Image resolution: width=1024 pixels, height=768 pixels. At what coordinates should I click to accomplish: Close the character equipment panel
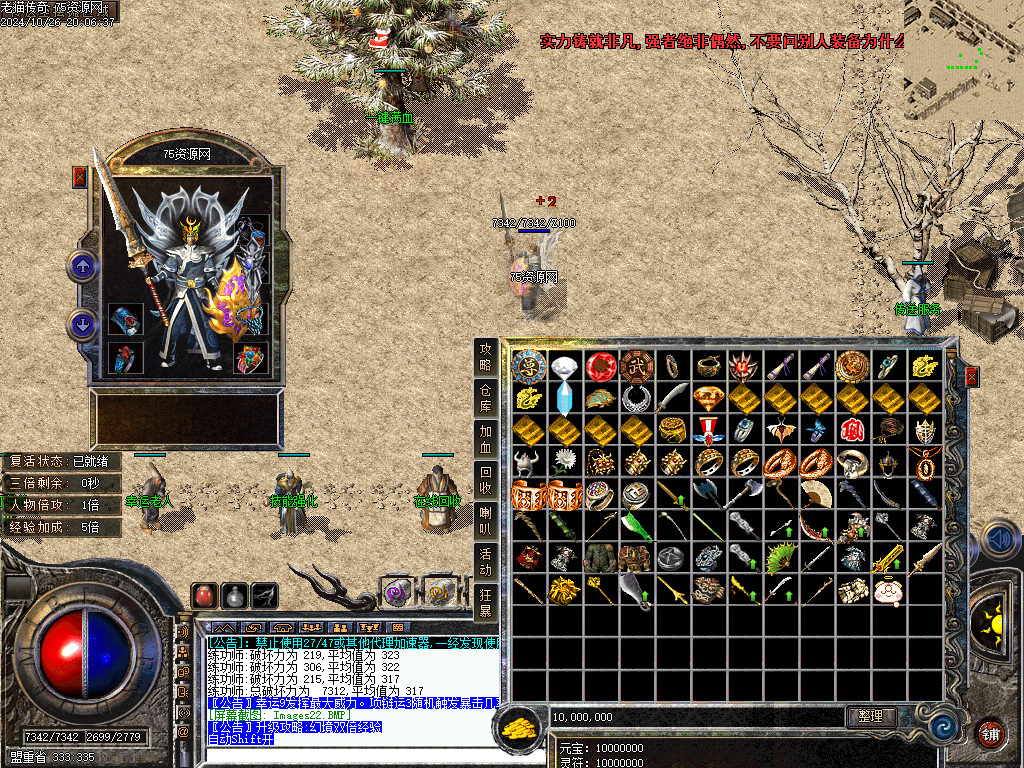coord(80,177)
